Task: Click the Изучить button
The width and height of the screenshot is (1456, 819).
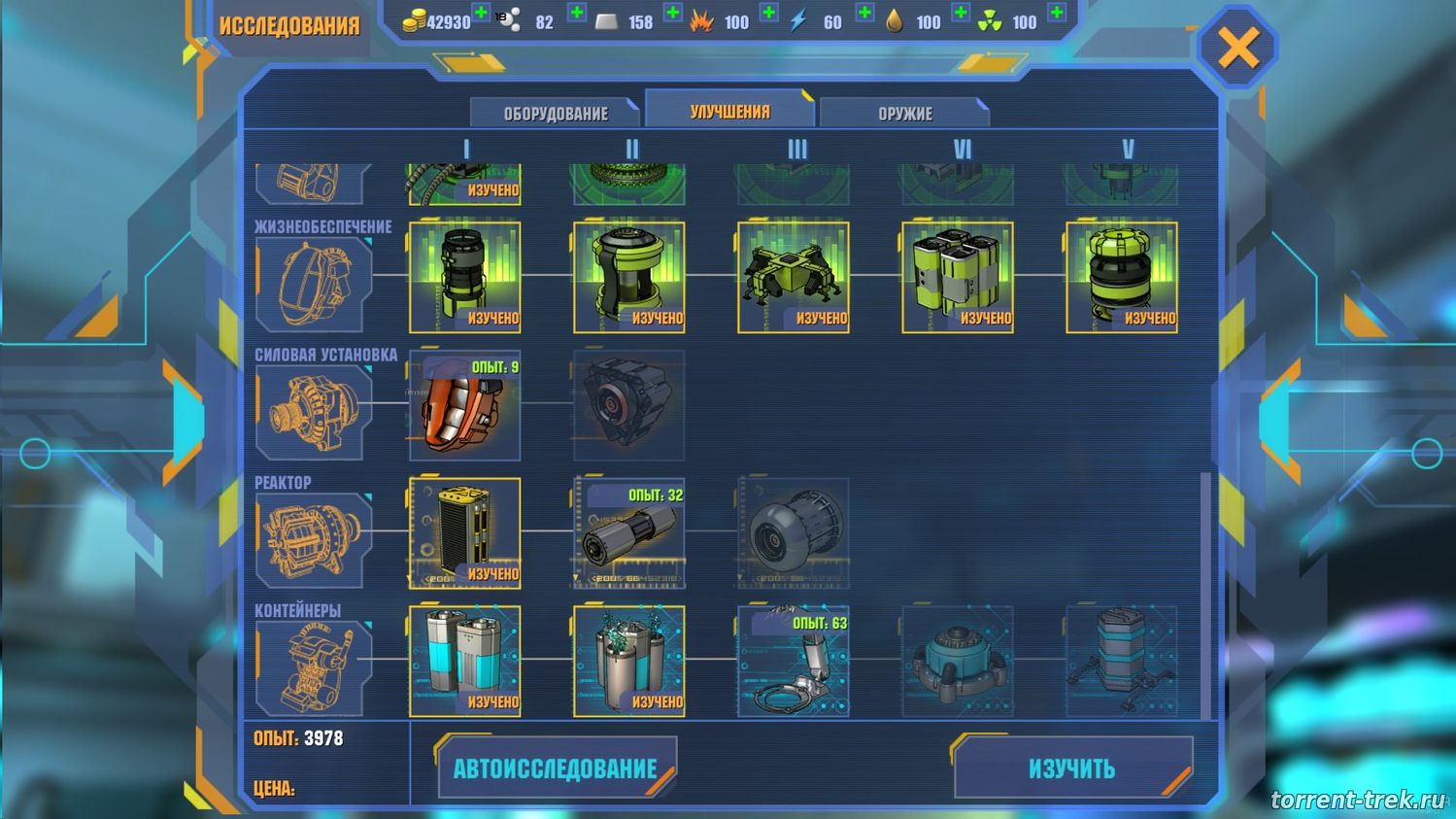Action: pyautogui.click(x=1071, y=768)
